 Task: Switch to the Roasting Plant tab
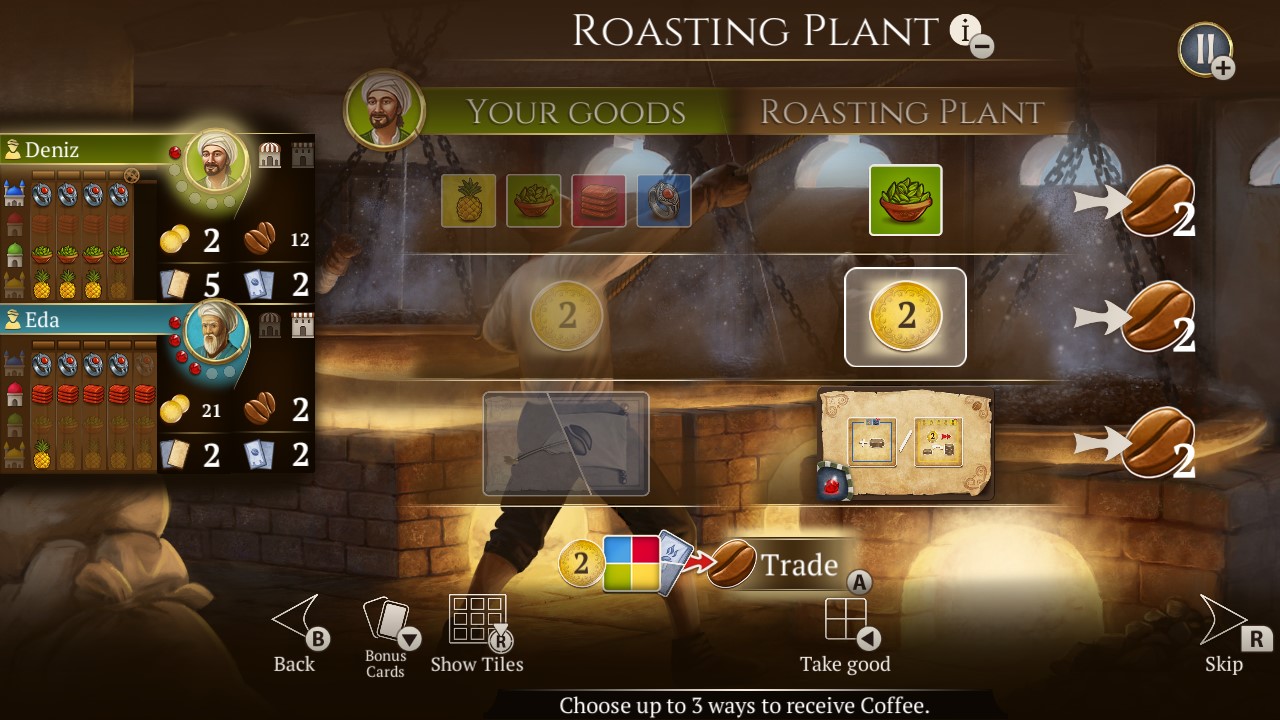coord(900,112)
